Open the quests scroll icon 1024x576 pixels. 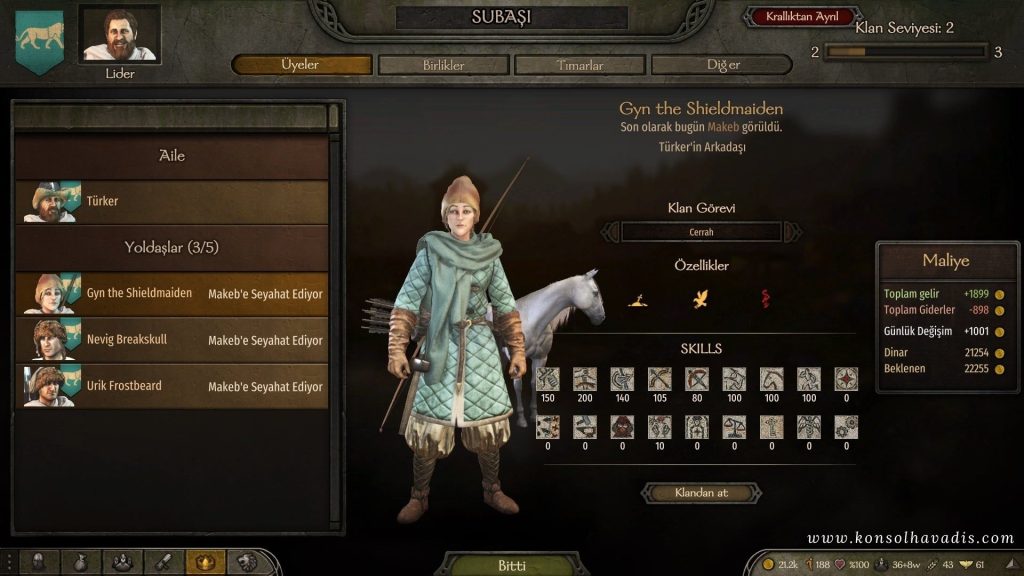click(x=163, y=562)
